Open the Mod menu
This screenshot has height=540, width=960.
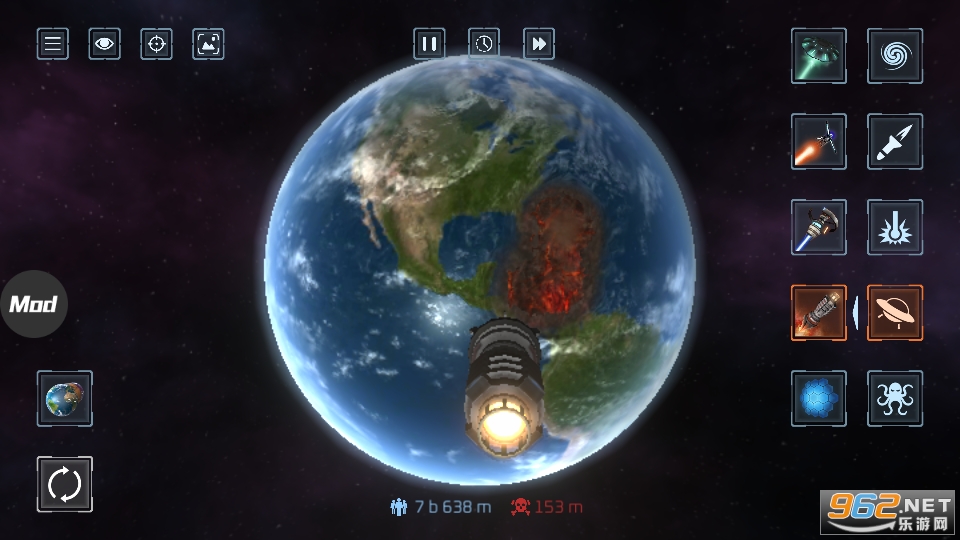click(x=34, y=304)
